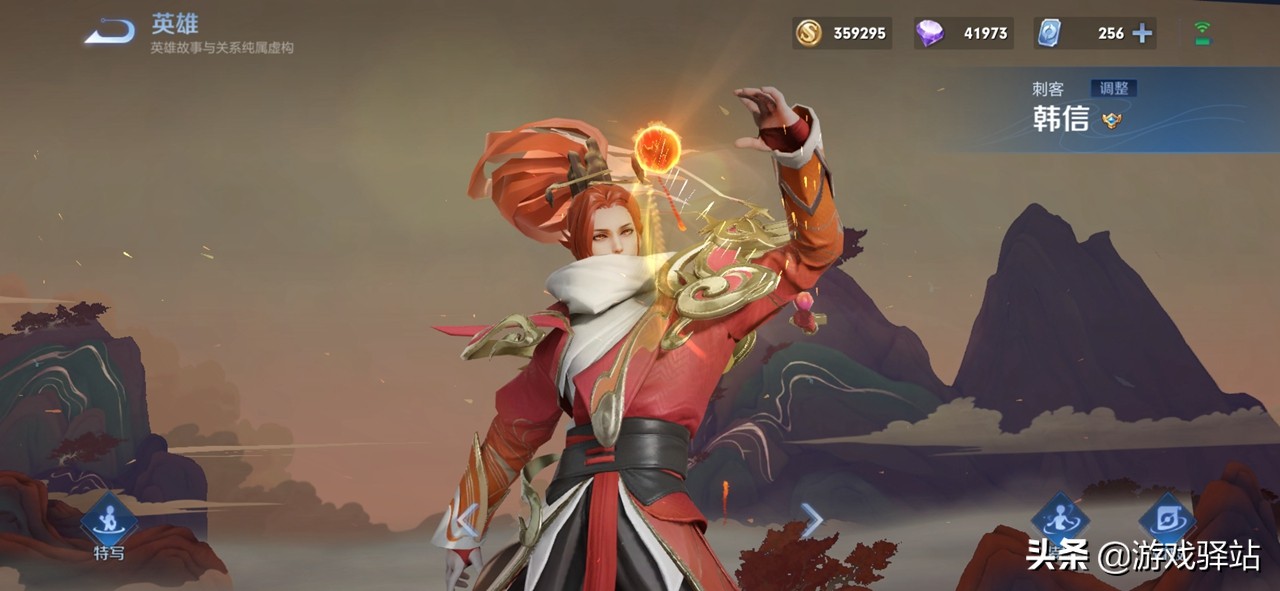The height and width of the screenshot is (591, 1280).
Task: Click the plus to add more cards
Action: pos(1142,33)
